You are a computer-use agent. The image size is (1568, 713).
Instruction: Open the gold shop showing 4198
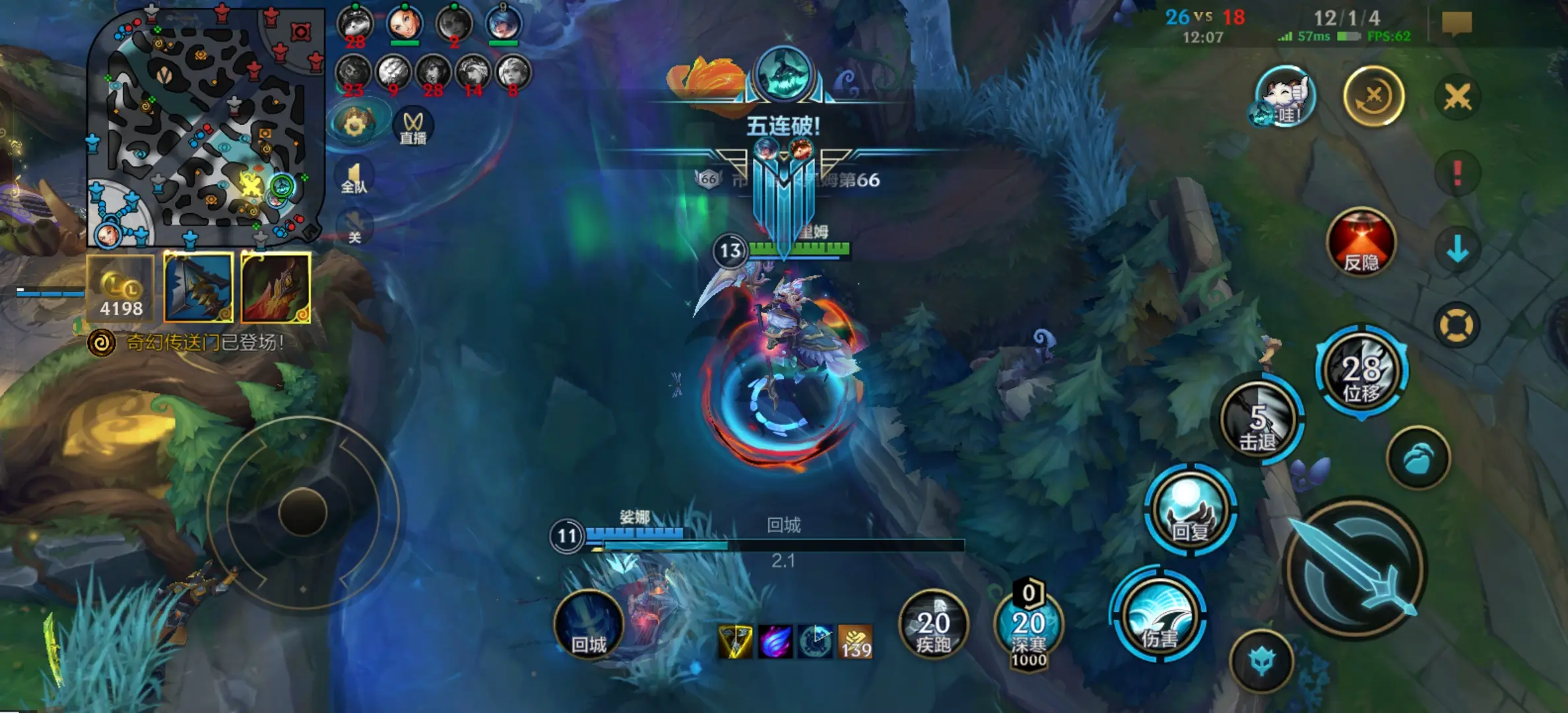pos(120,288)
